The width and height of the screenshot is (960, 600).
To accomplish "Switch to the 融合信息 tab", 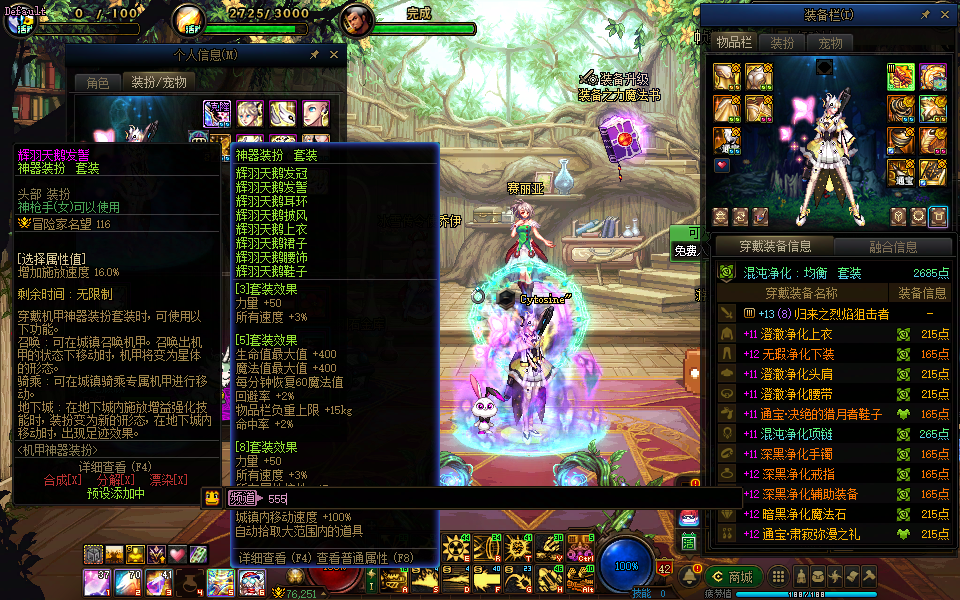I will point(892,247).
